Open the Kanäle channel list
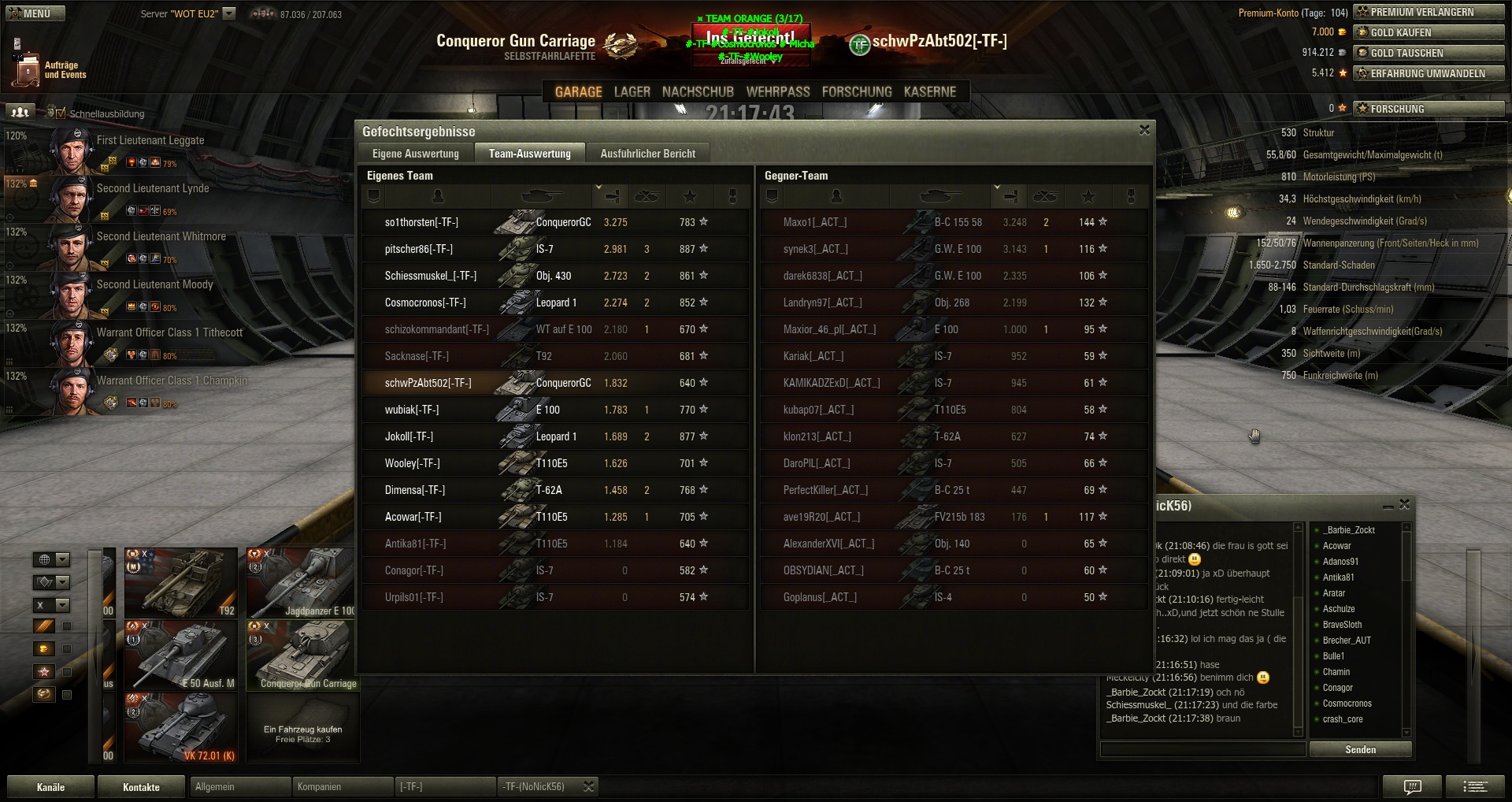 coord(50,787)
